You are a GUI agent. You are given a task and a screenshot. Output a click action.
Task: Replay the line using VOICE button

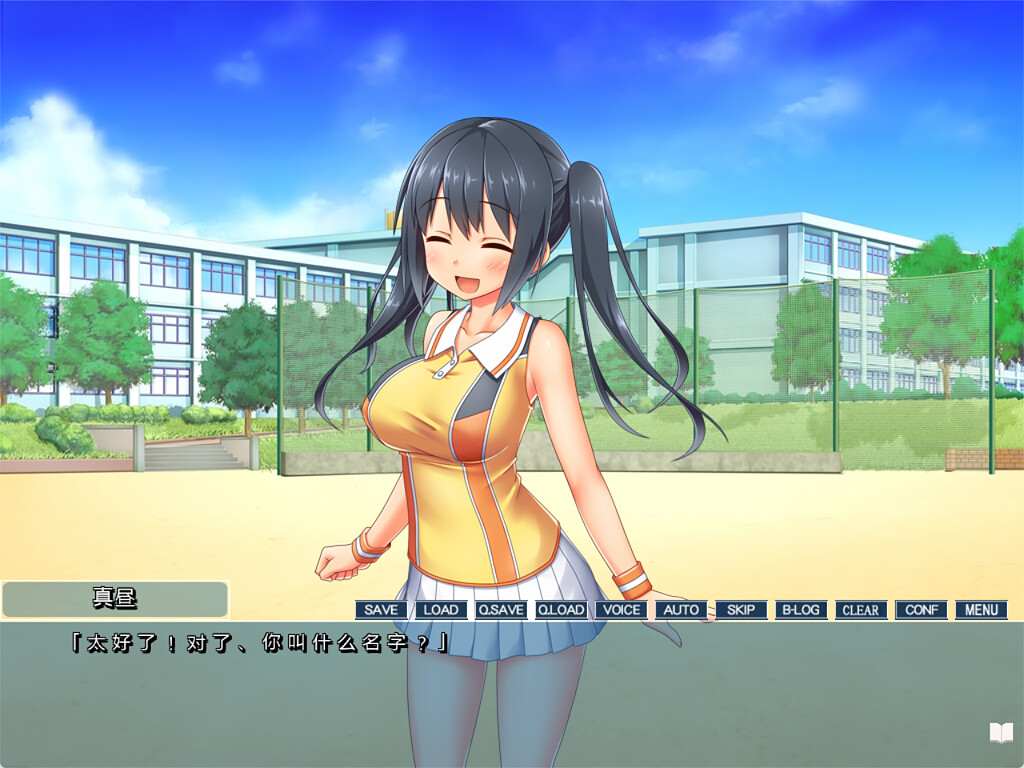coord(621,610)
